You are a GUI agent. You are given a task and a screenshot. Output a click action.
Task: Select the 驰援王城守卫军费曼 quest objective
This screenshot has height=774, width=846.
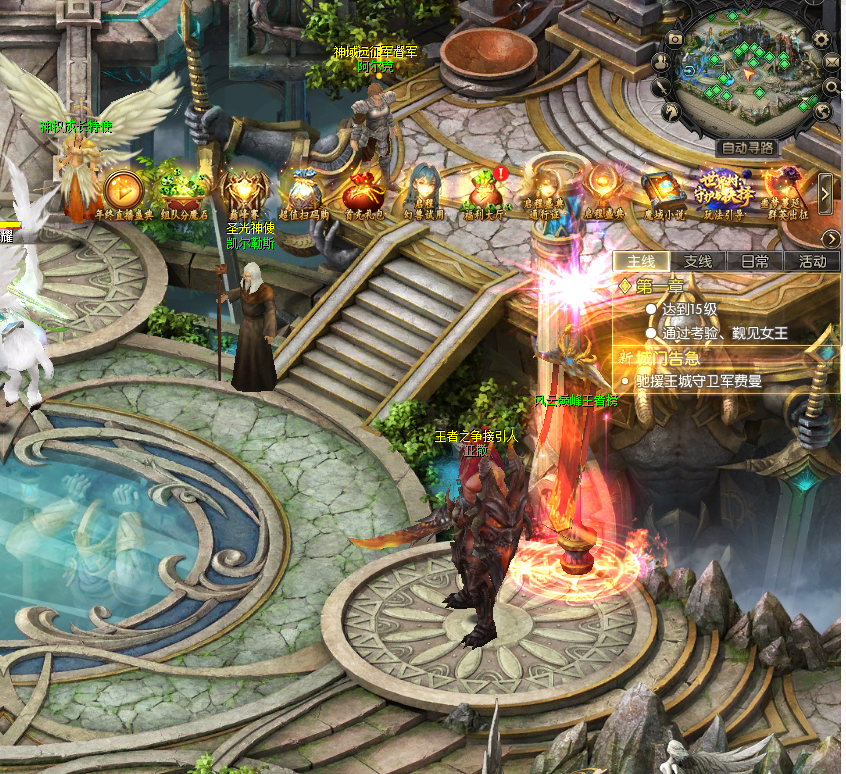coord(699,381)
